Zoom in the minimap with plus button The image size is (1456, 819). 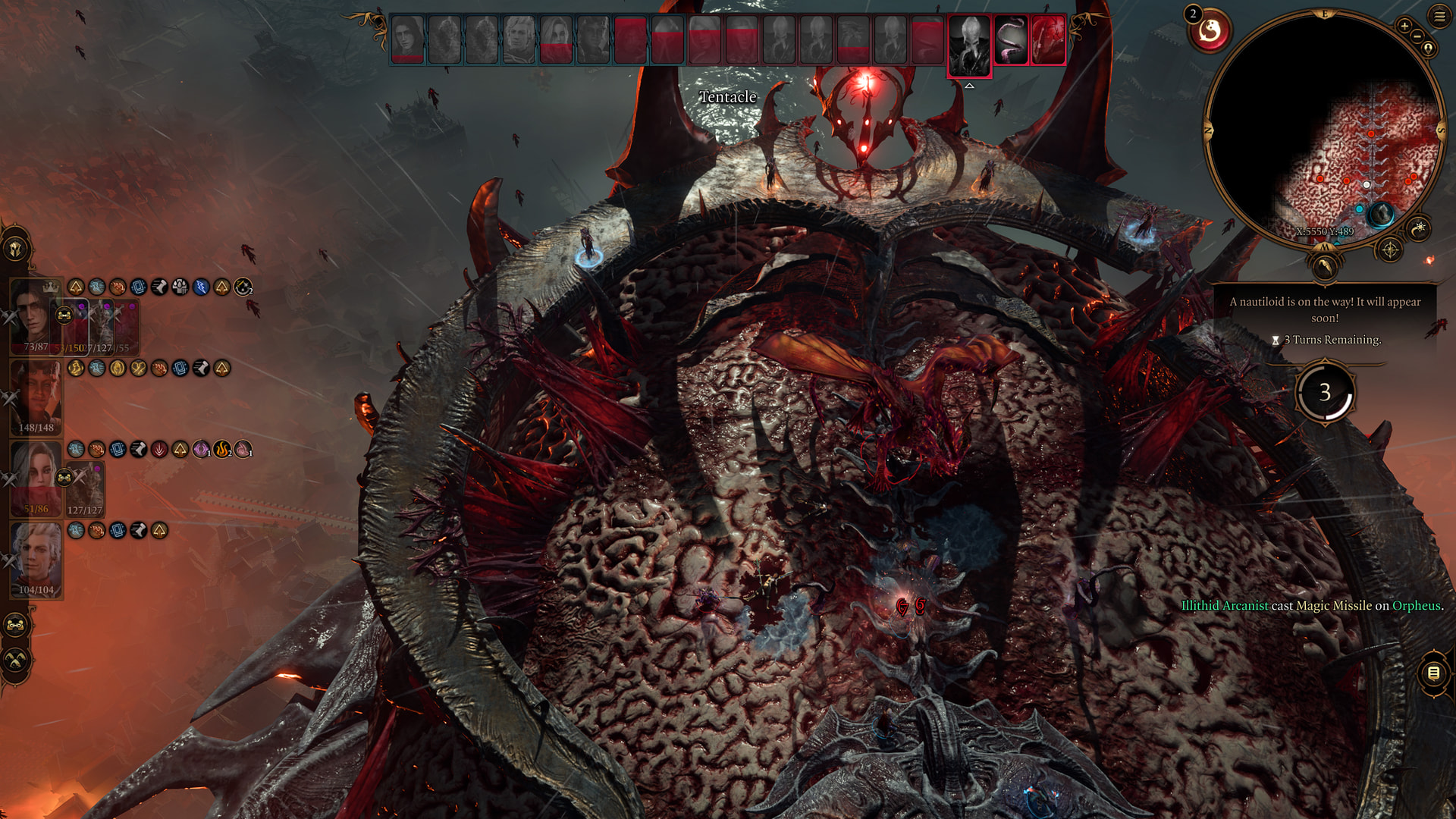tap(1404, 26)
